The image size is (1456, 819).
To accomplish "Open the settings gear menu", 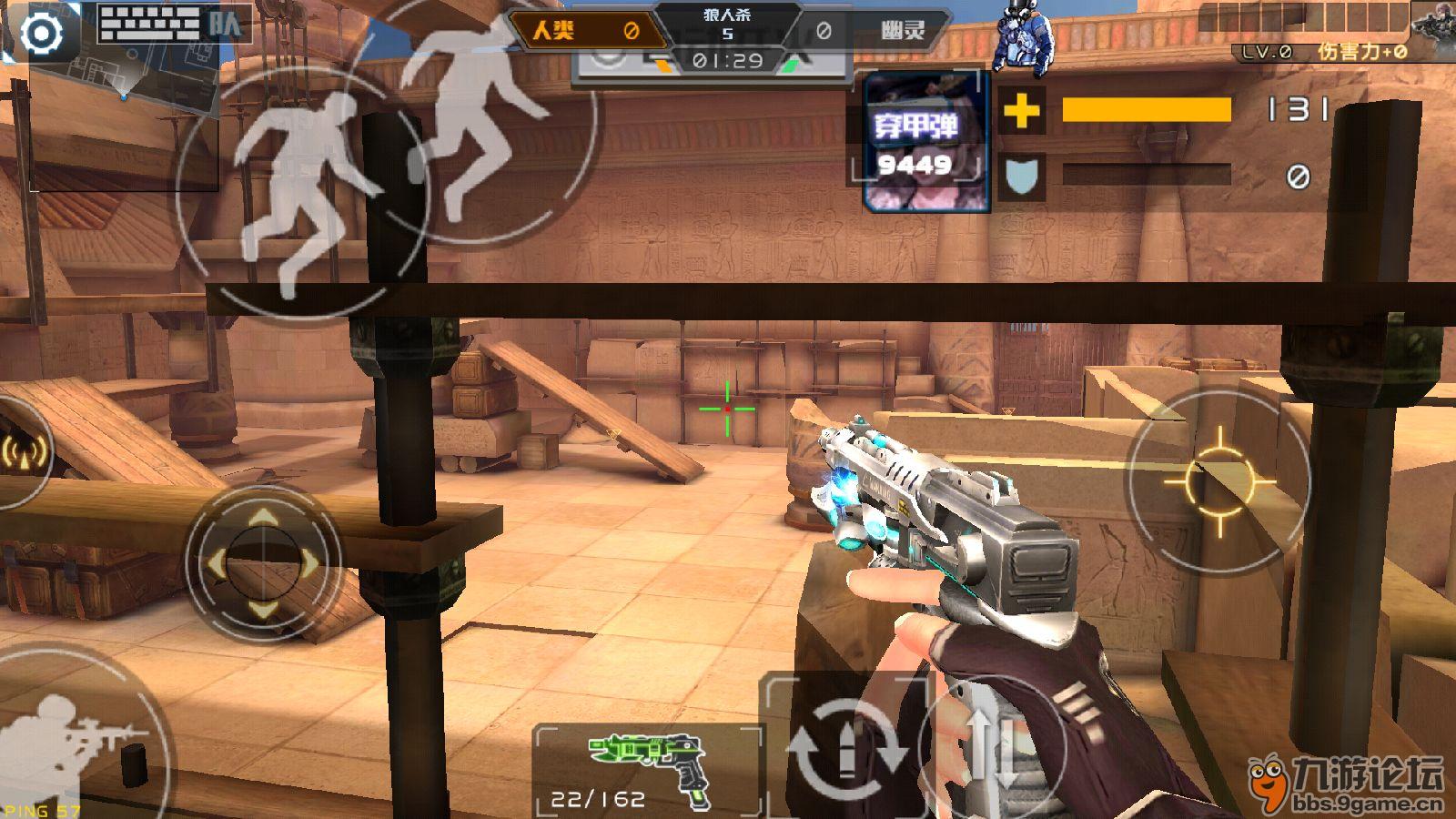I will (41, 34).
